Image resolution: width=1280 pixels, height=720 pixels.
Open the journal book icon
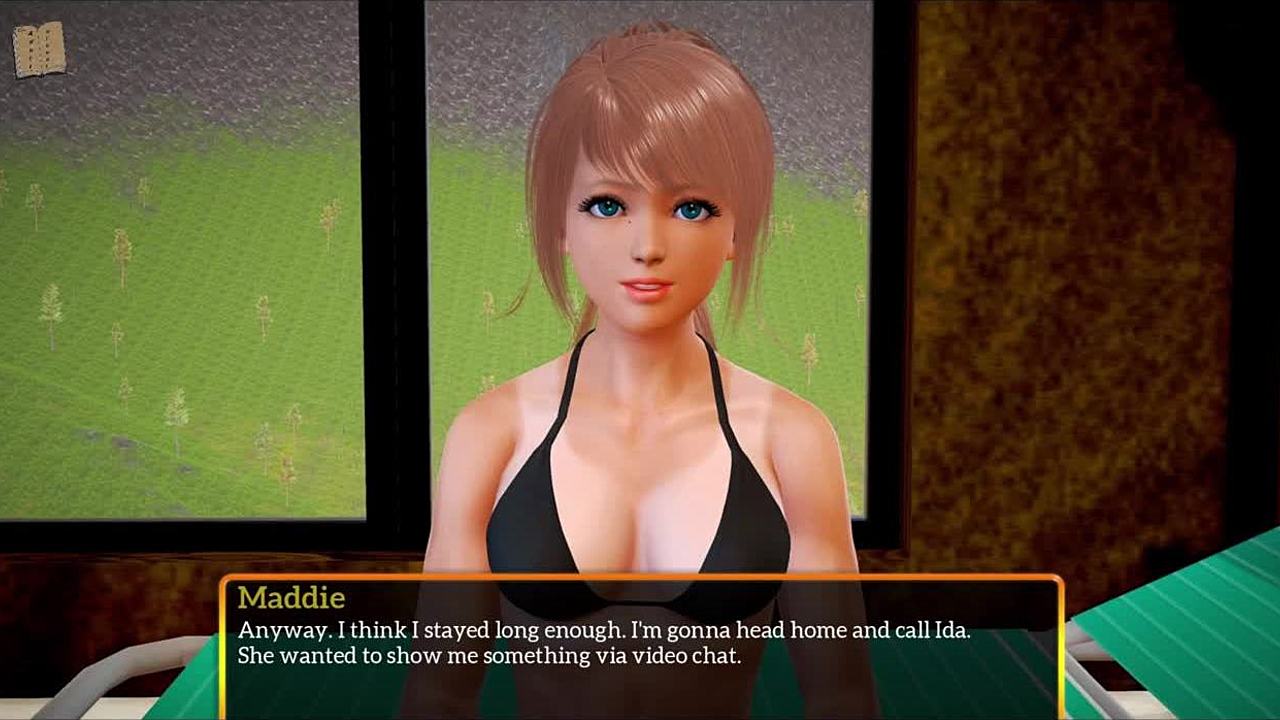click(39, 49)
